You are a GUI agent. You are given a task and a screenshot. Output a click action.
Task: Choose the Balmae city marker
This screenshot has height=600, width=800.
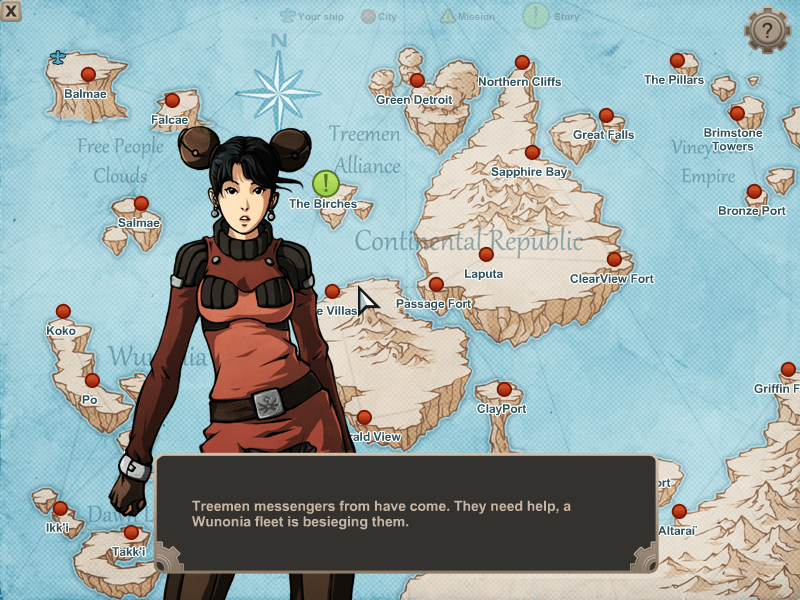88,74
